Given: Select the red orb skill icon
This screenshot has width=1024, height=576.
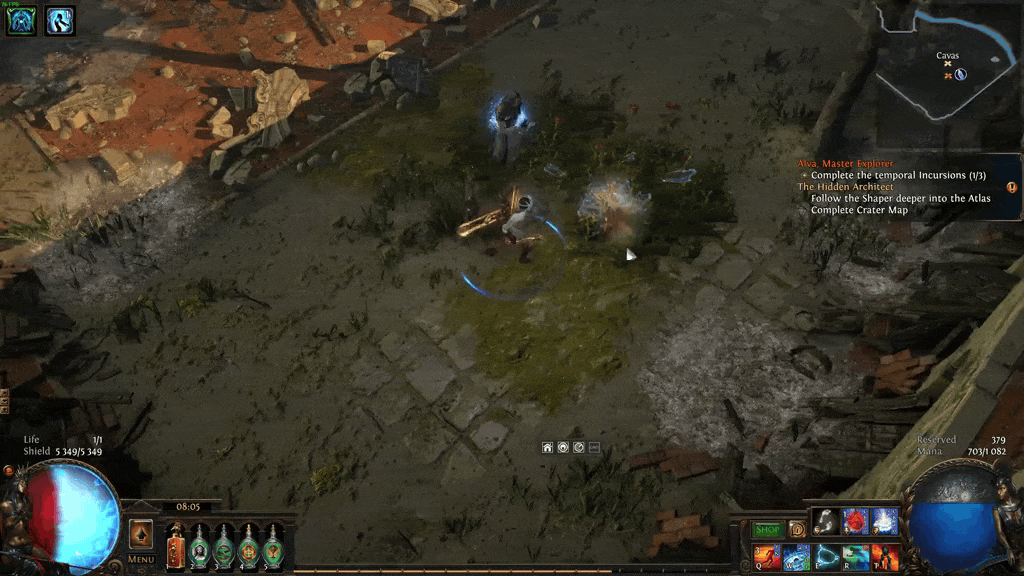Looking at the screenshot, I should click(x=855, y=521).
